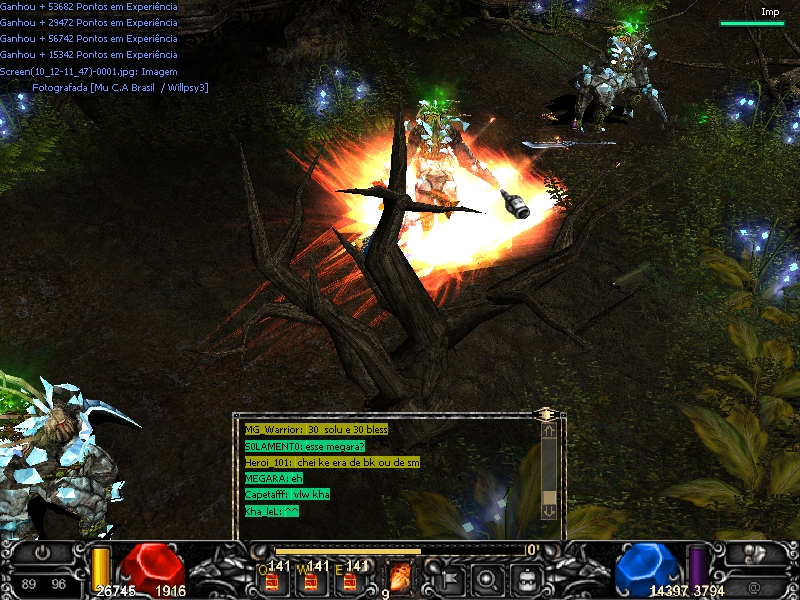Select the flaming skill icon
The height and width of the screenshot is (600, 800).
pos(399,577)
